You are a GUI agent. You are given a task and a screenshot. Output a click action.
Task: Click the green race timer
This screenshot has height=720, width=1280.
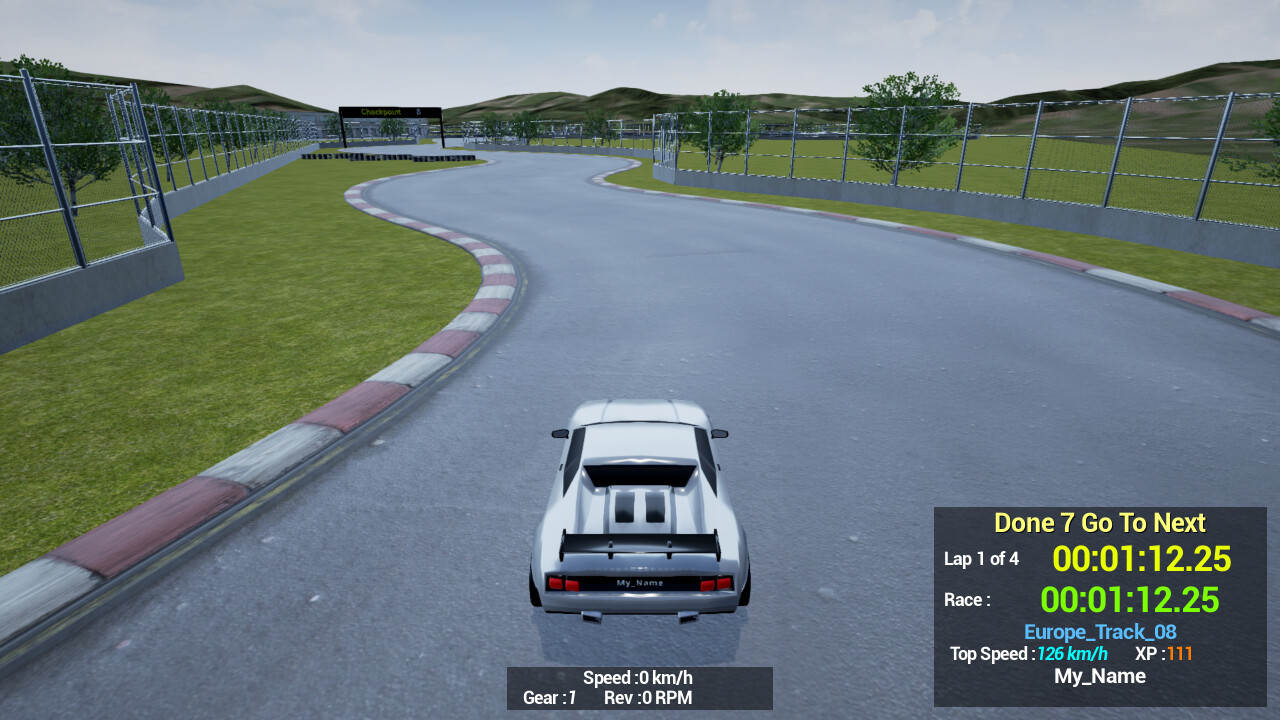[1131, 599]
